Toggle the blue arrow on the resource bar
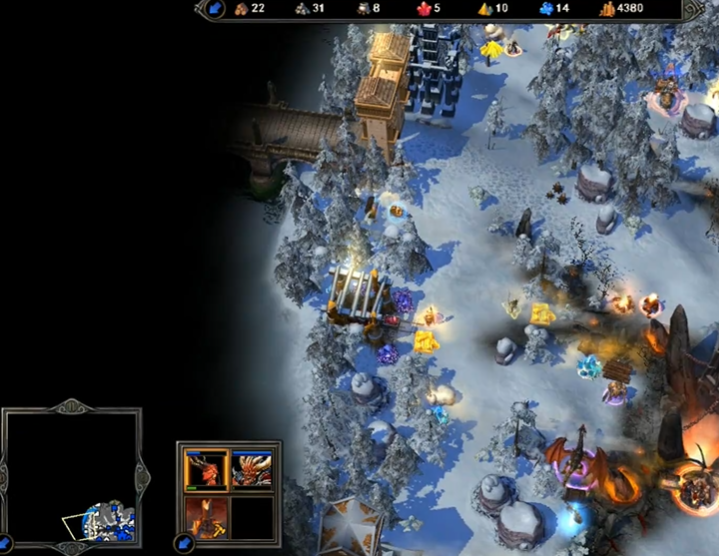The image size is (719, 556). click(215, 10)
